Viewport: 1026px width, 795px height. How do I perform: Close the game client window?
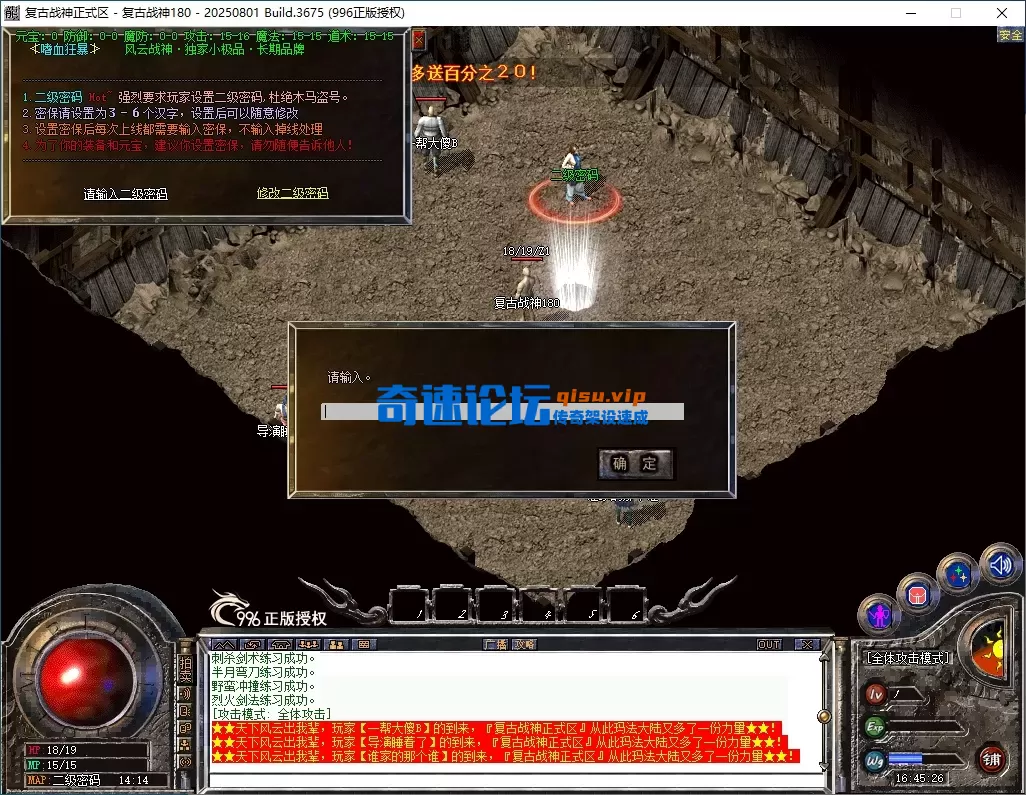coord(1002,13)
